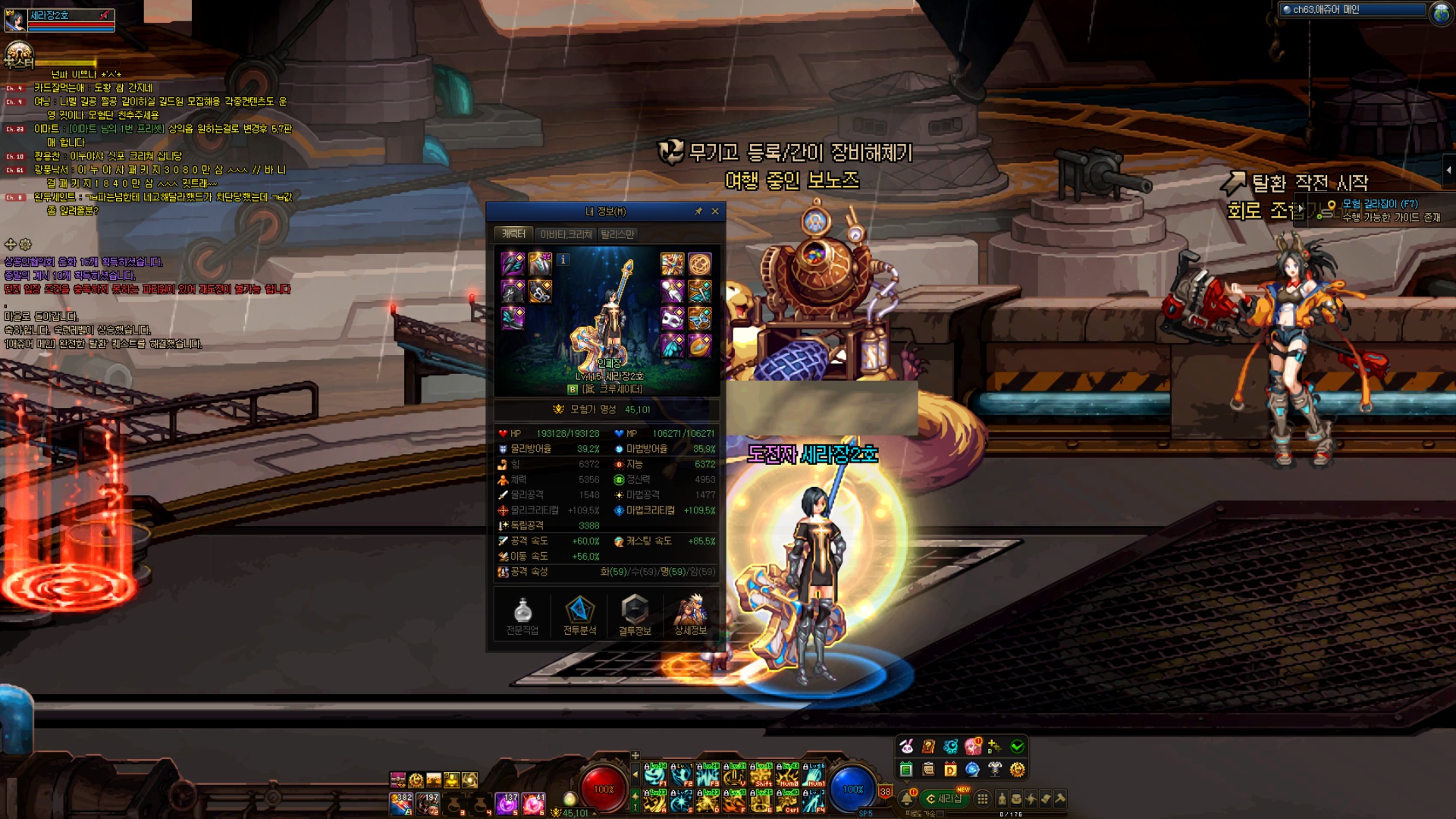Open the channel selector ch63 dropdown
Screen dimensions: 1456x819
click(x=1353, y=10)
